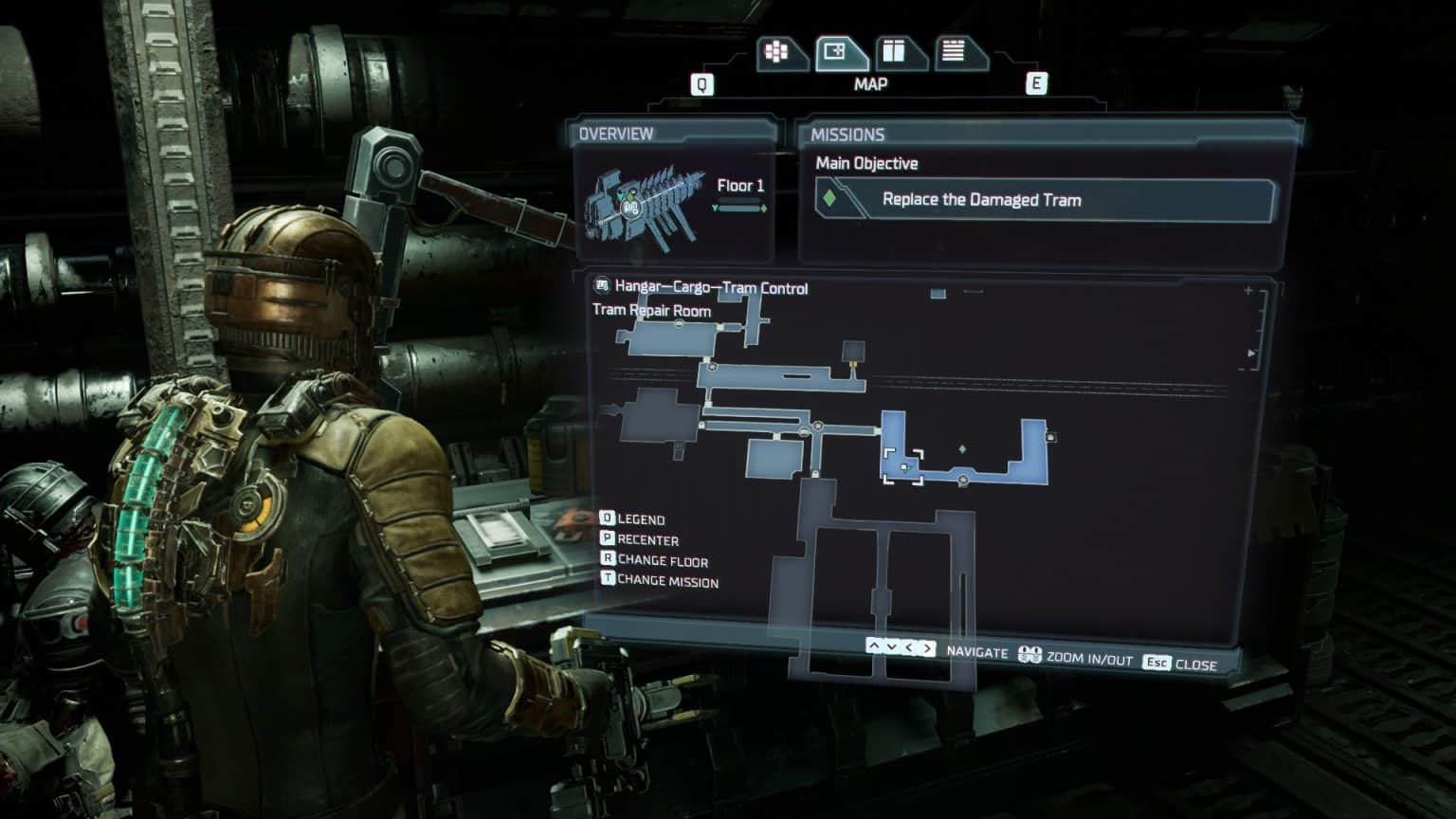This screenshot has height=819, width=1456.
Task: Click the Floor 1 level indicator
Action: click(740, 187)
